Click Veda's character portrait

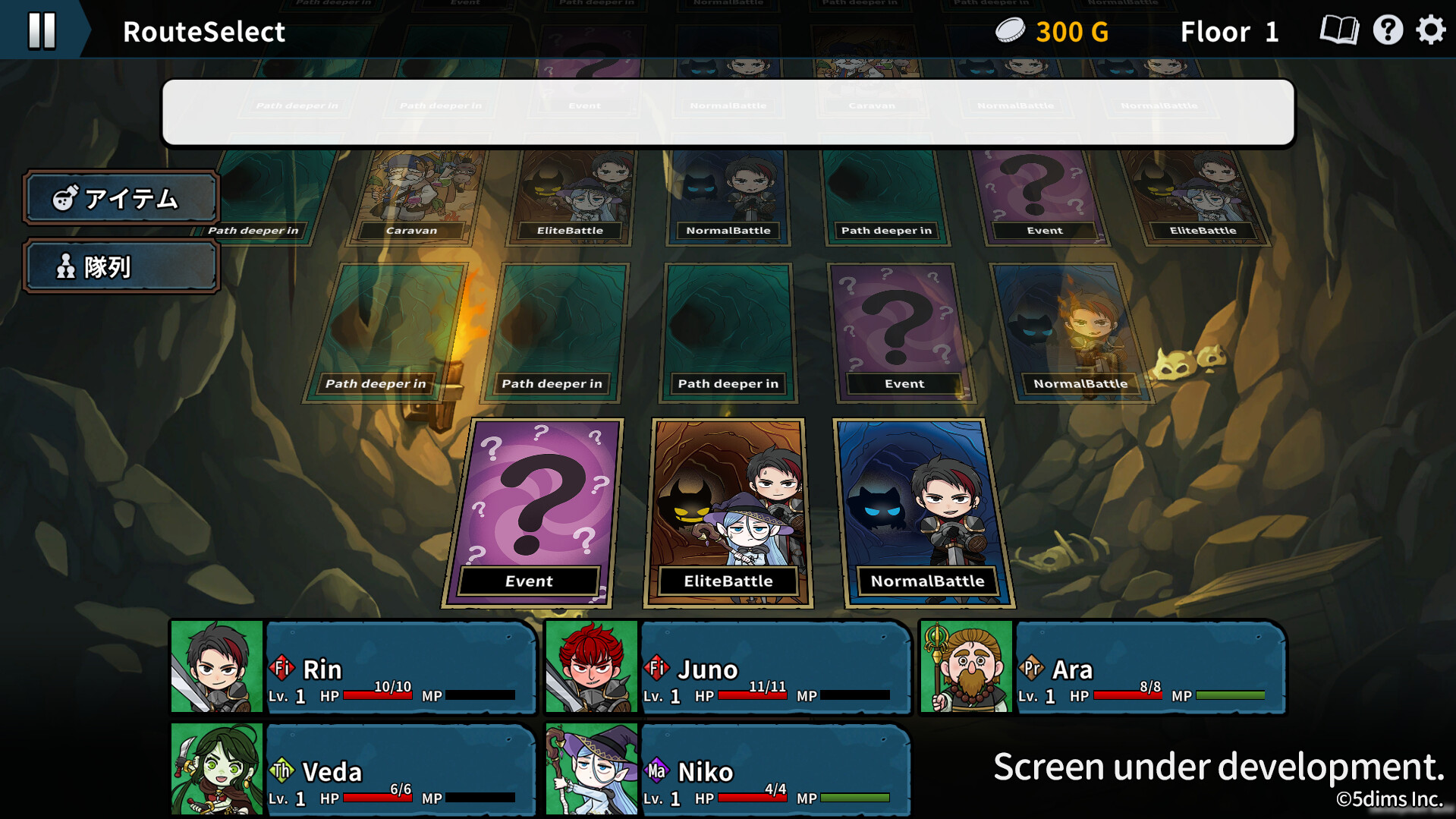point(216,769)
